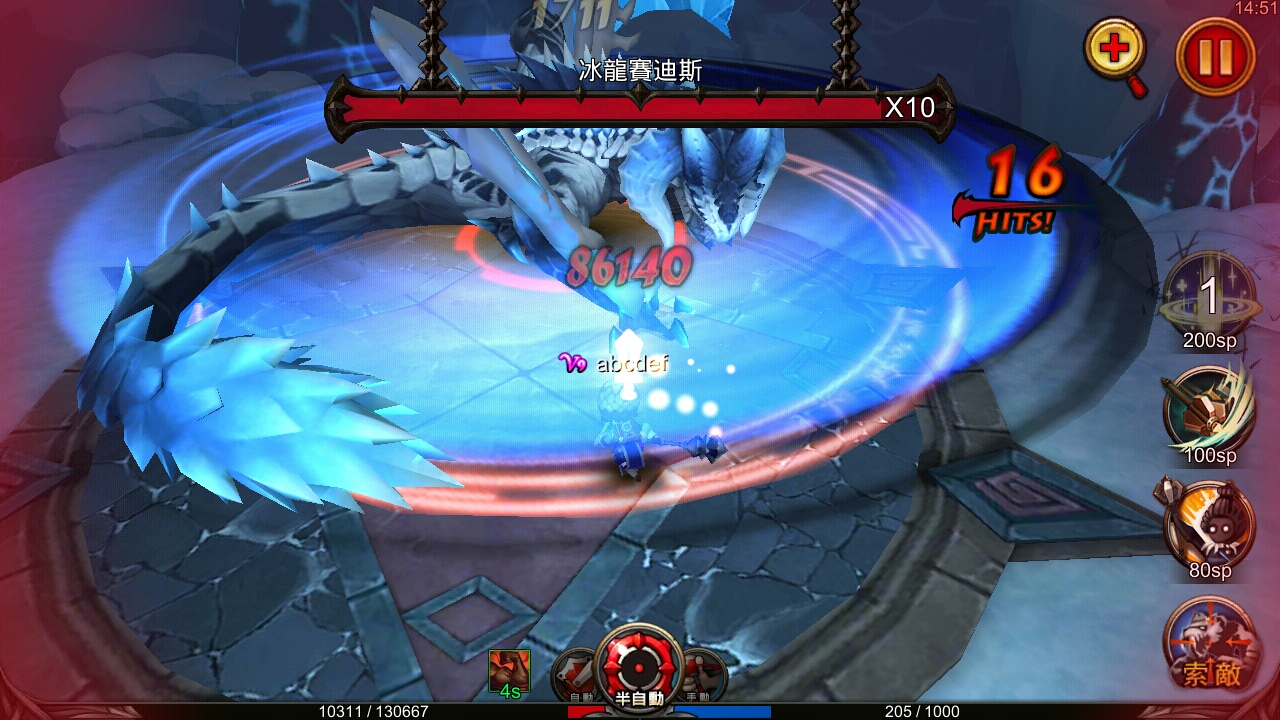Switch to 手動 manual control mode

click(703, 675)
